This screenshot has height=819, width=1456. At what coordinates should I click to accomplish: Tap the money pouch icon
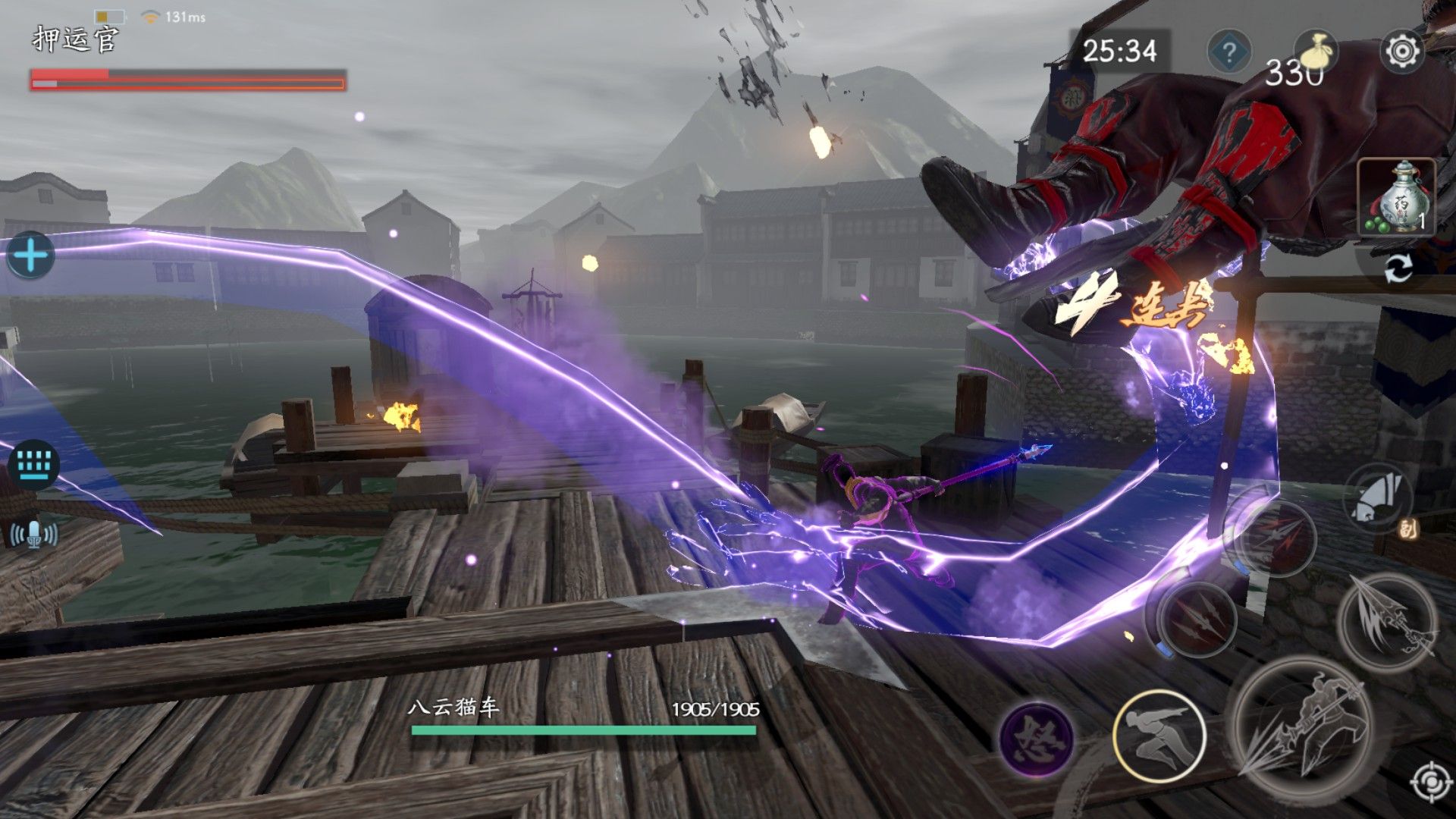pyautogui.click(x=1315, y=52)
